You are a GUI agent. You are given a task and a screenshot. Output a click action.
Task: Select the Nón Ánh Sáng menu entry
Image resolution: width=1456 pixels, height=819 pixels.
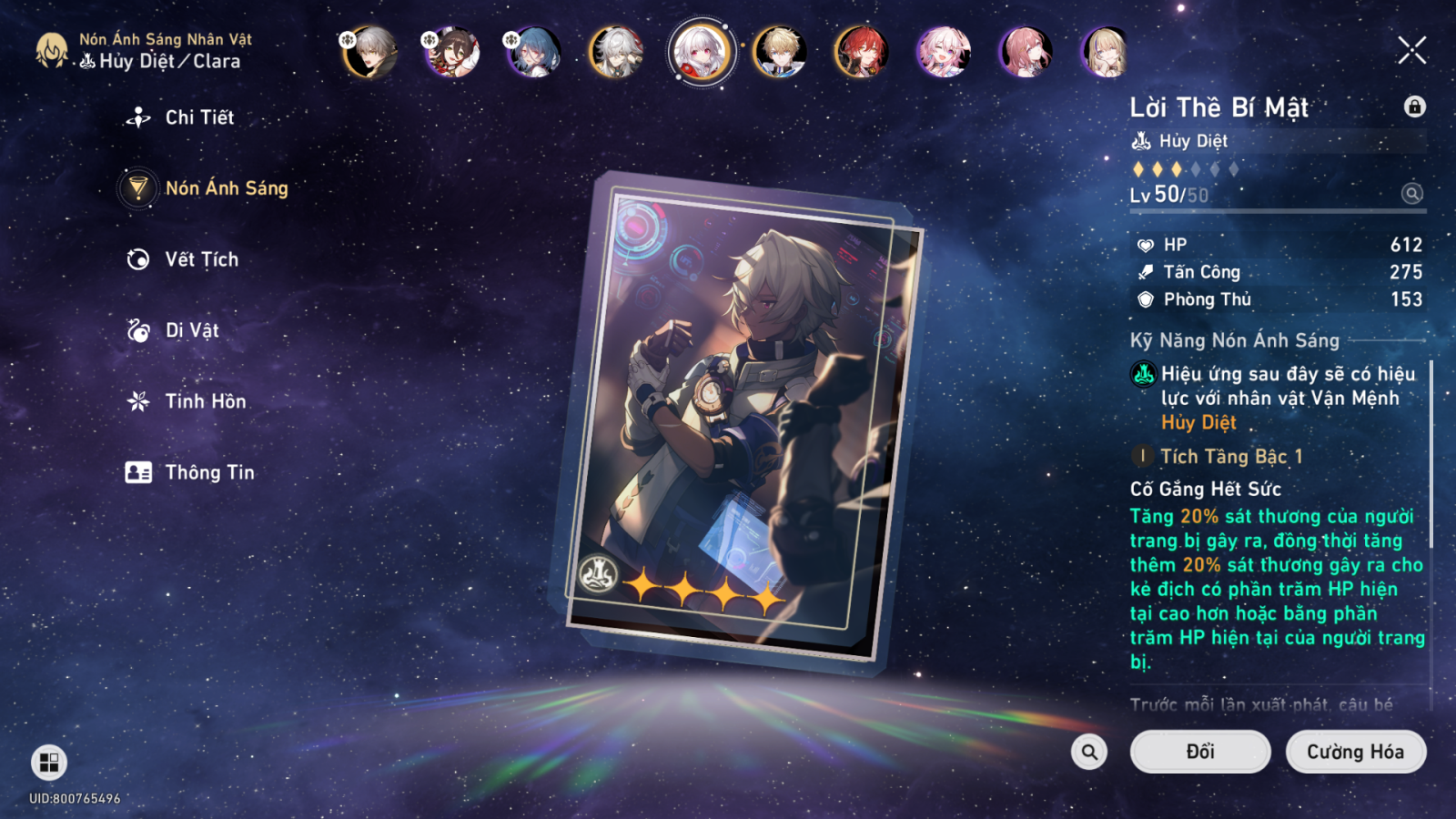tap(226, 188)
